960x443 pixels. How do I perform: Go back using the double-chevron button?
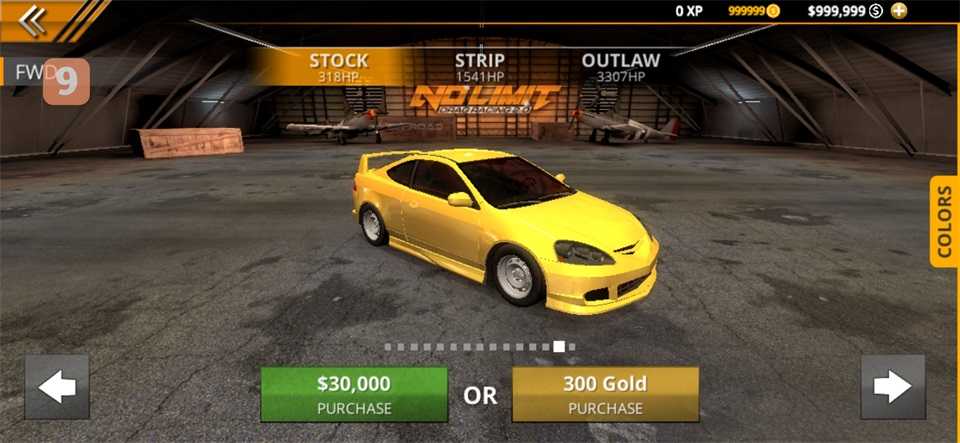[x=33, y=21]
